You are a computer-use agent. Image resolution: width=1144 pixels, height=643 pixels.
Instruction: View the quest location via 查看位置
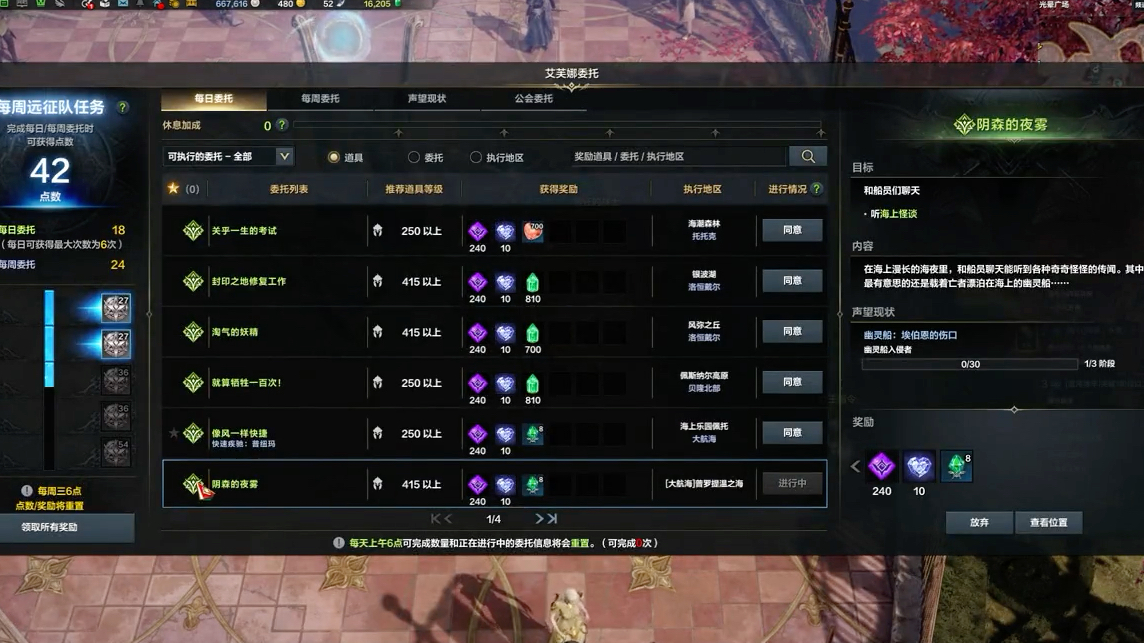tap(1048, 523)
